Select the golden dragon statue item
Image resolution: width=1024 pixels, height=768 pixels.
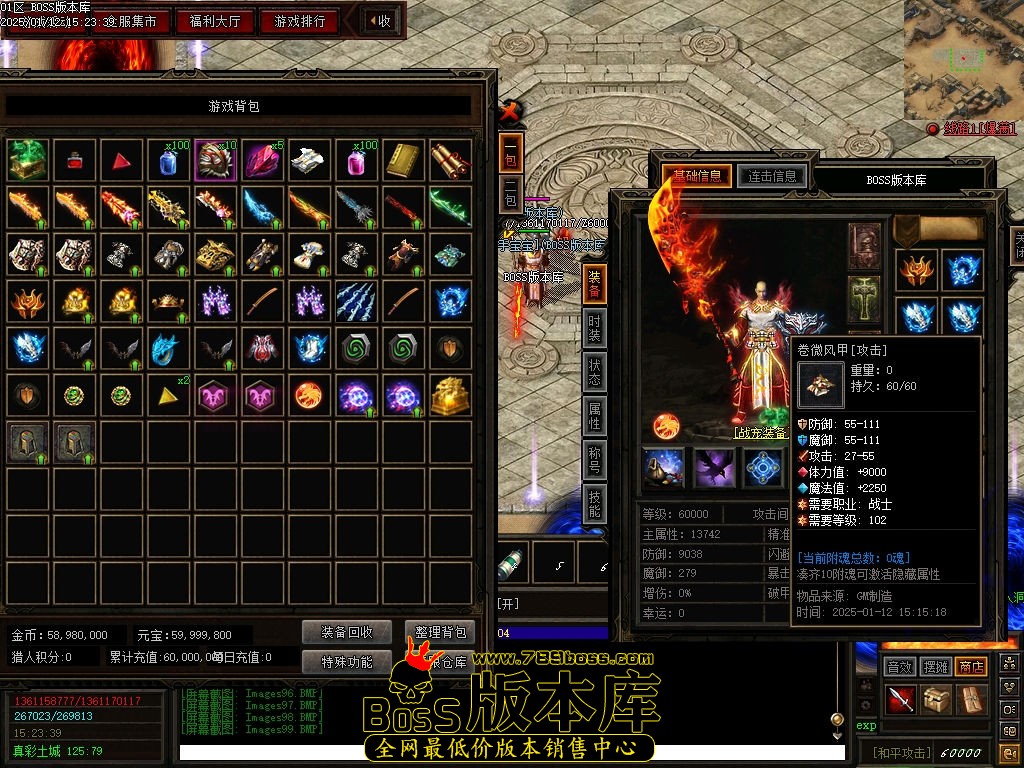point(451,396)
